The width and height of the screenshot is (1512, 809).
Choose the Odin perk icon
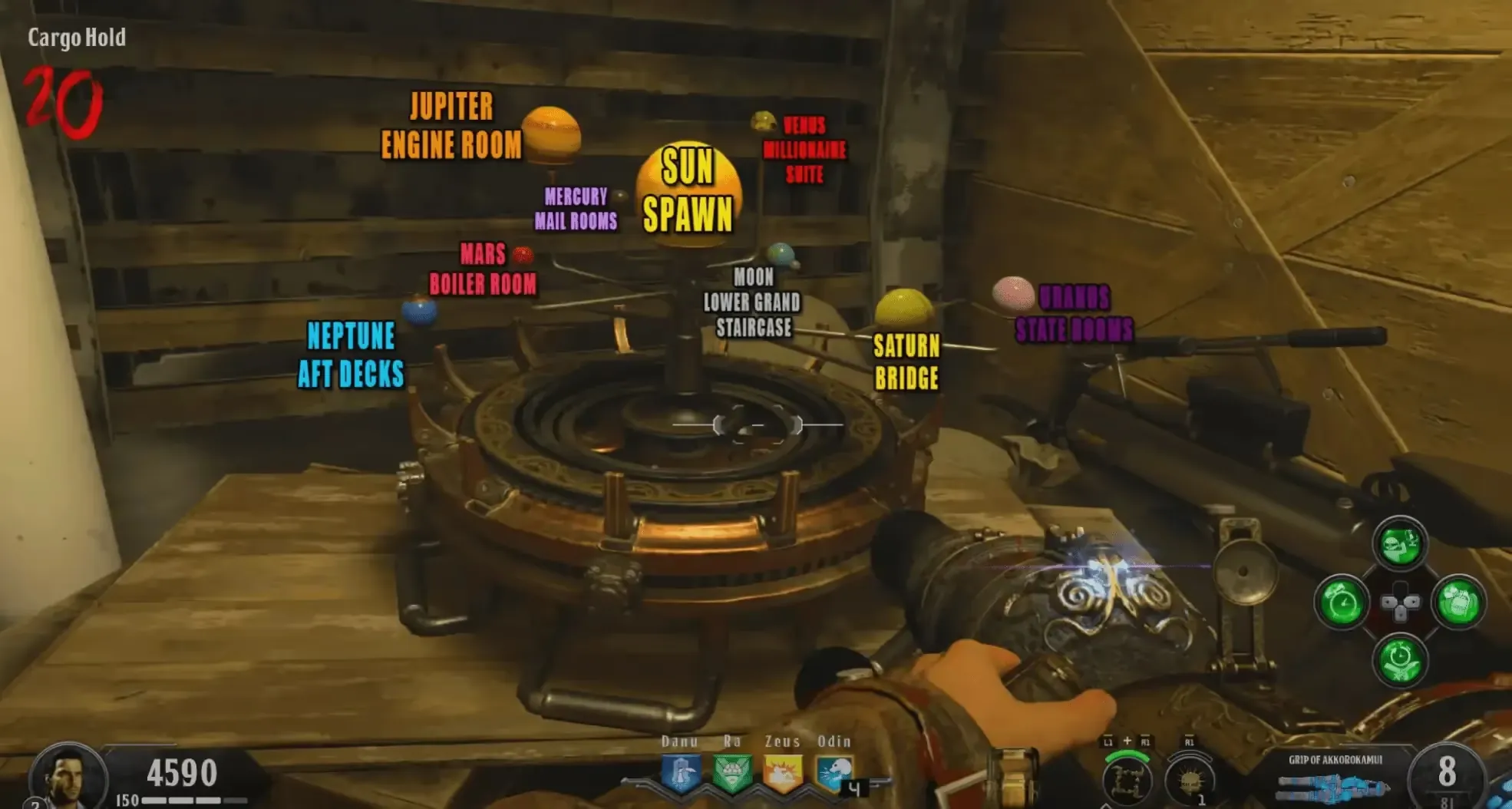click(x=833, y=774)
